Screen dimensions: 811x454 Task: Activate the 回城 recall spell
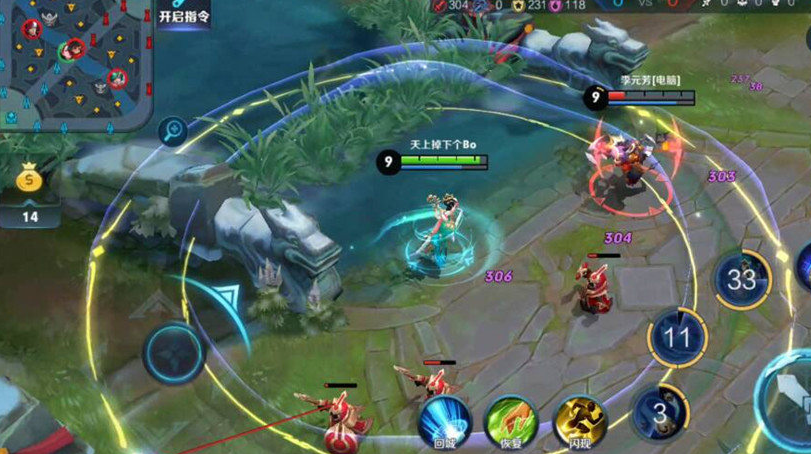coord(444,422)
